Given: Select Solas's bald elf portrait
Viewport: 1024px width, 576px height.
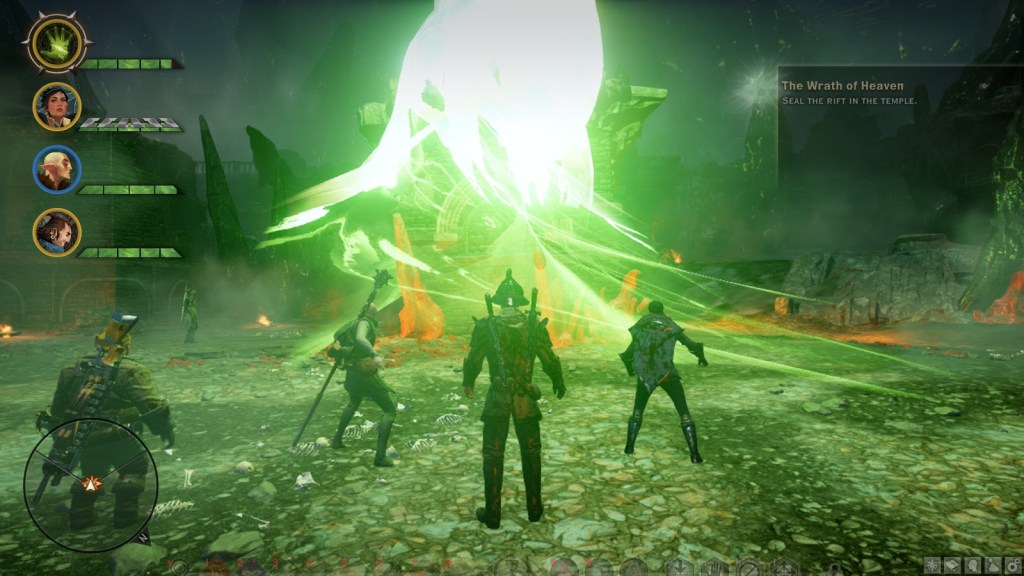Looking at the screenshot, I should click(57, 169).
